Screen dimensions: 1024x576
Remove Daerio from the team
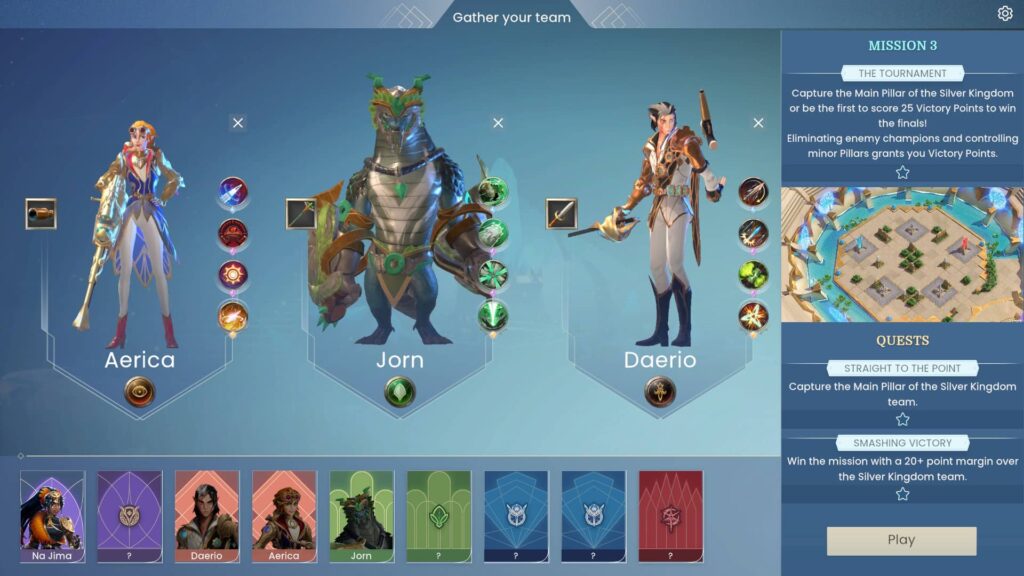[758, 123]
